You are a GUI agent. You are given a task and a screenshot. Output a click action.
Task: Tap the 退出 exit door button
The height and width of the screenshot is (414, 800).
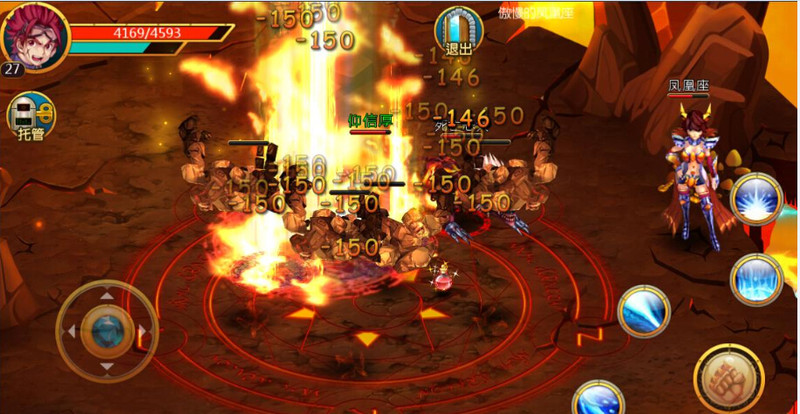tap(458, 31)
